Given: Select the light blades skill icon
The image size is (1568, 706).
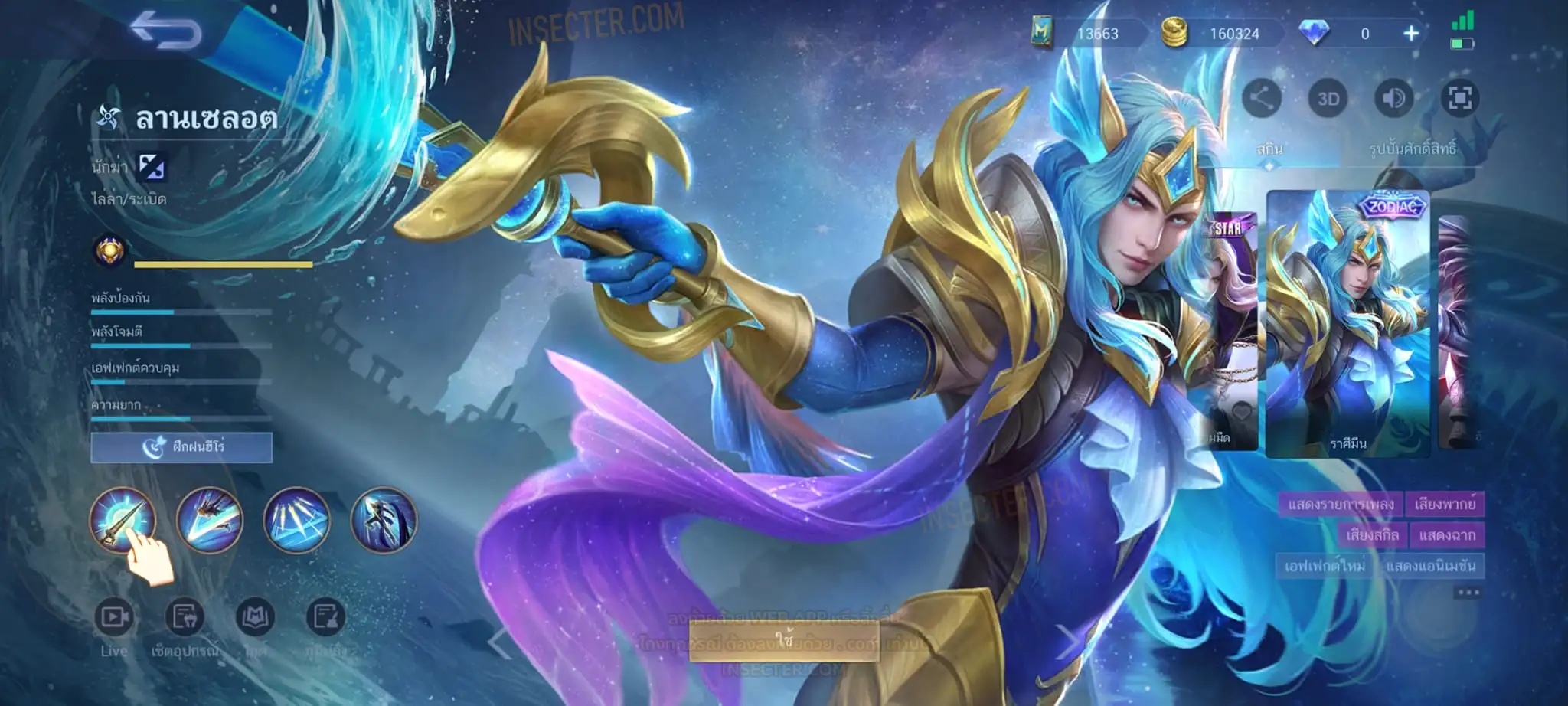Looking at the screenshot, I should point(297,520).
